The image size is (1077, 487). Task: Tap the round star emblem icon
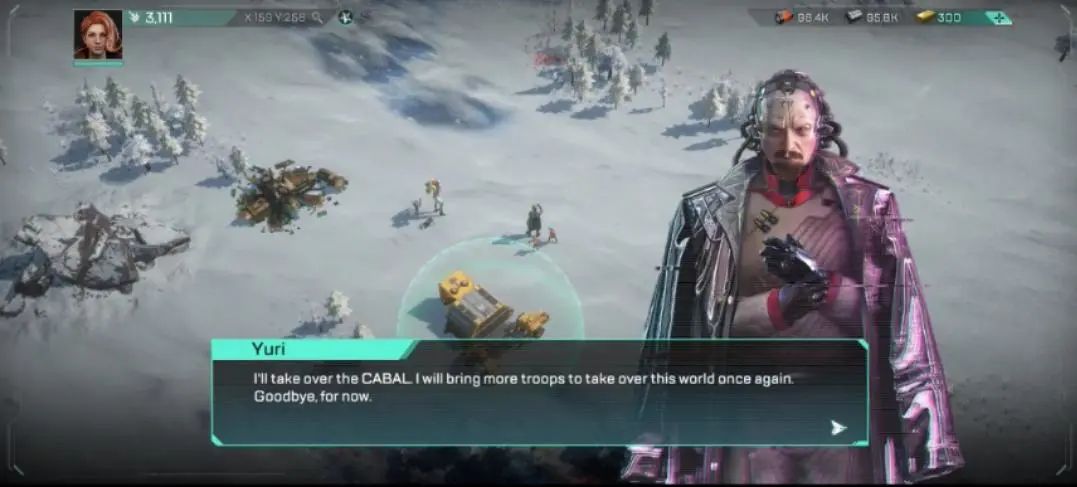click(345, 18)
